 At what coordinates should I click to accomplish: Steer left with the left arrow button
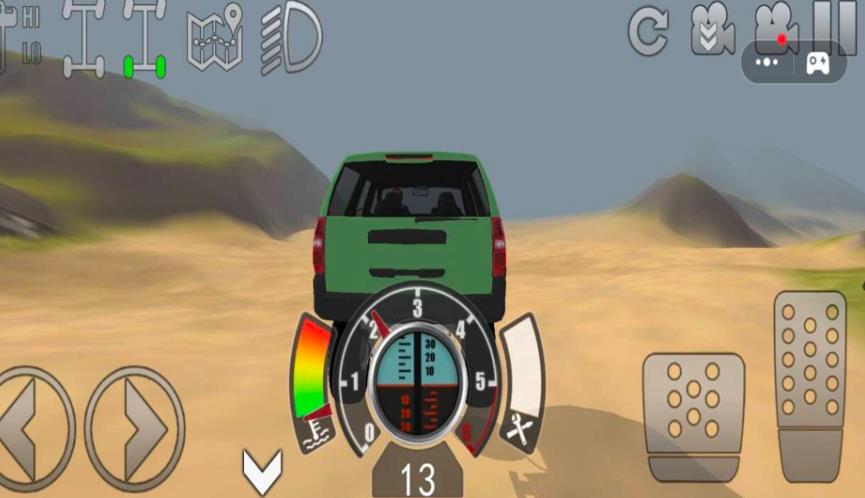tap(32, 429)
